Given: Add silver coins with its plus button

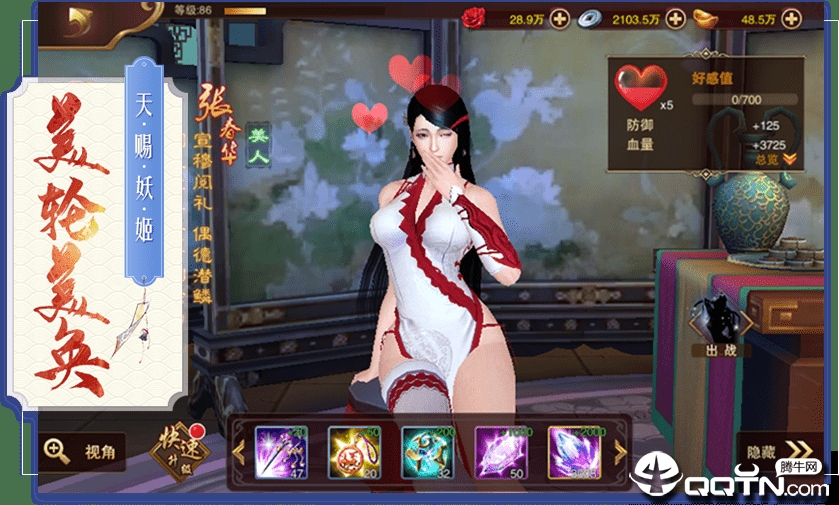Looking at the screenshot, I should [675, 18].
